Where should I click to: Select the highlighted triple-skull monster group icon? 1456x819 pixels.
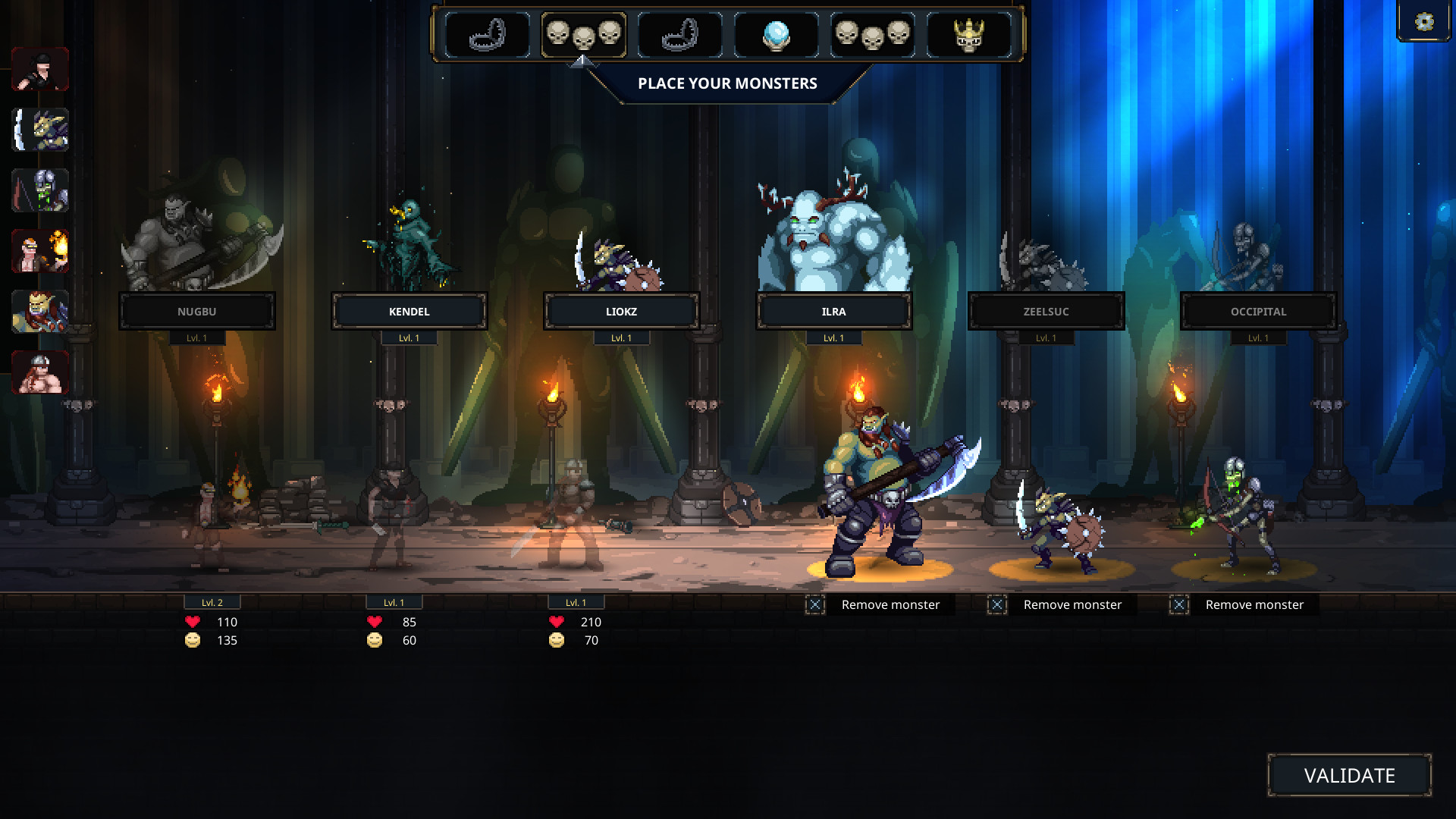[585, 33]
